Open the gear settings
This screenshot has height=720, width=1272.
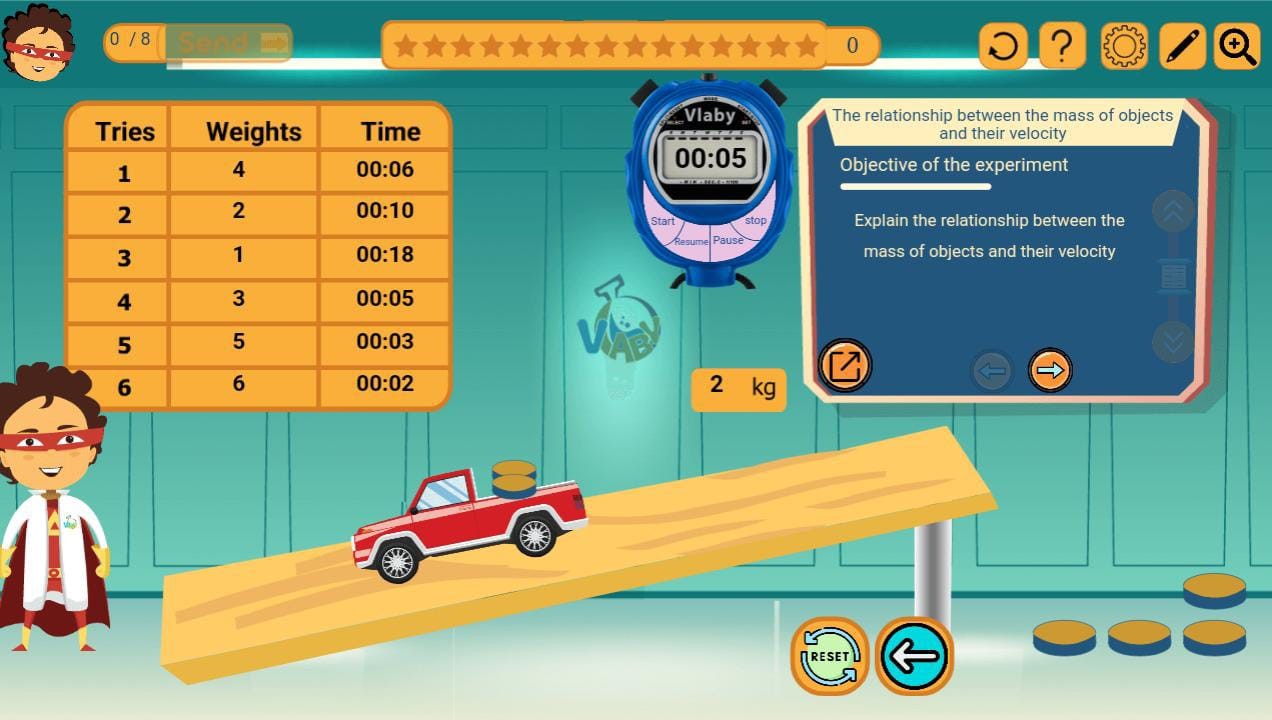point(1123,46)
